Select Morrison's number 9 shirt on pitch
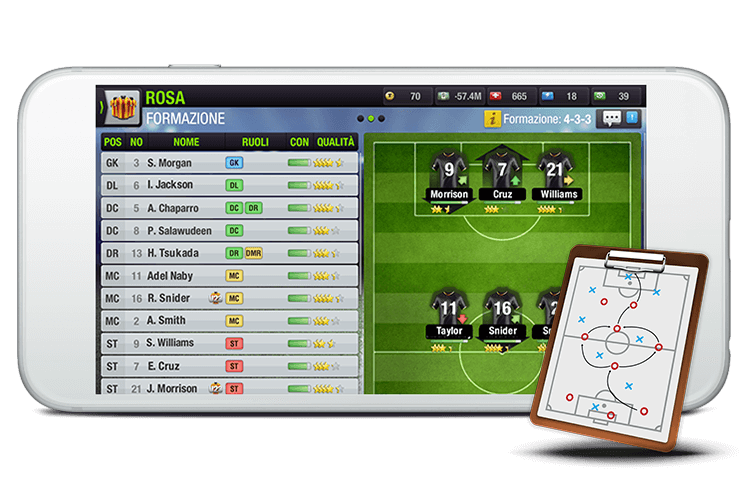 pyautogui.click(x=449, y=172)
